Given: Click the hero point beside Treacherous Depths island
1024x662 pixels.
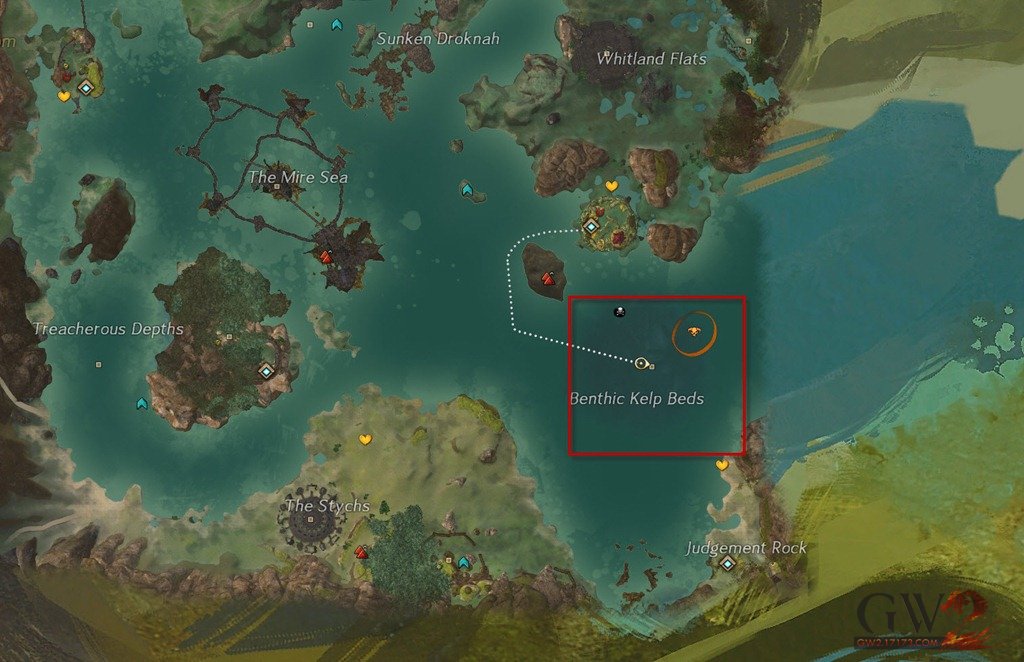Looking at the screenshot, I should tap(142, 403).
